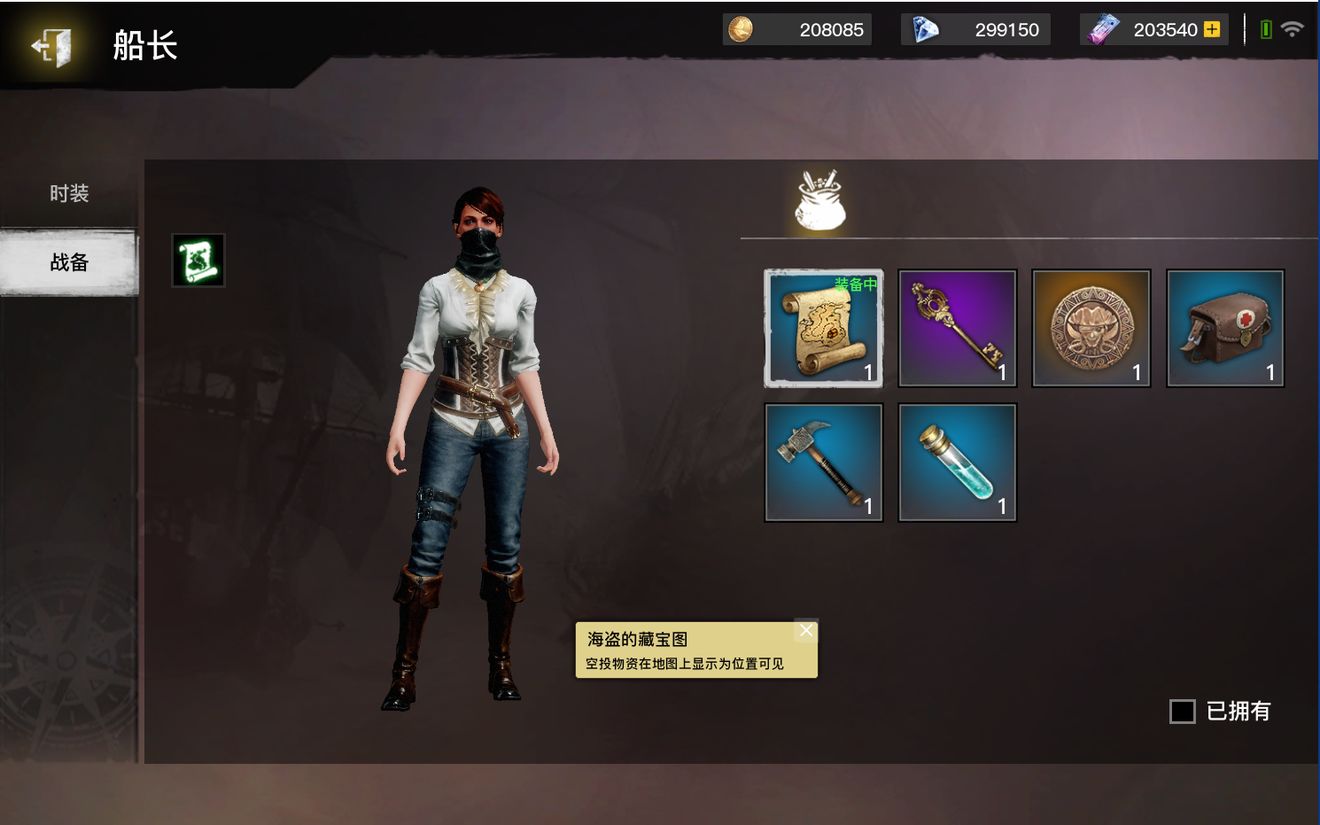Switch to the 时装 tab
The image size is (1320, 825).
(x=68, y=193)
